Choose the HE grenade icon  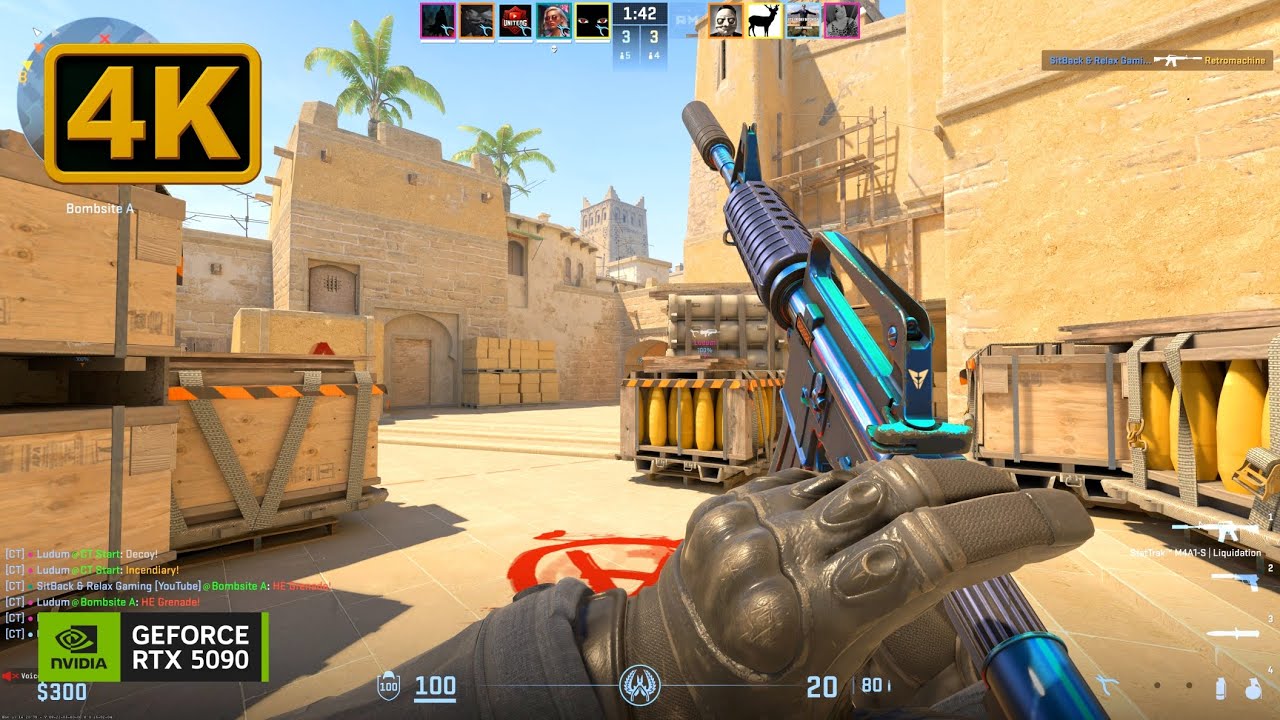1253,688
